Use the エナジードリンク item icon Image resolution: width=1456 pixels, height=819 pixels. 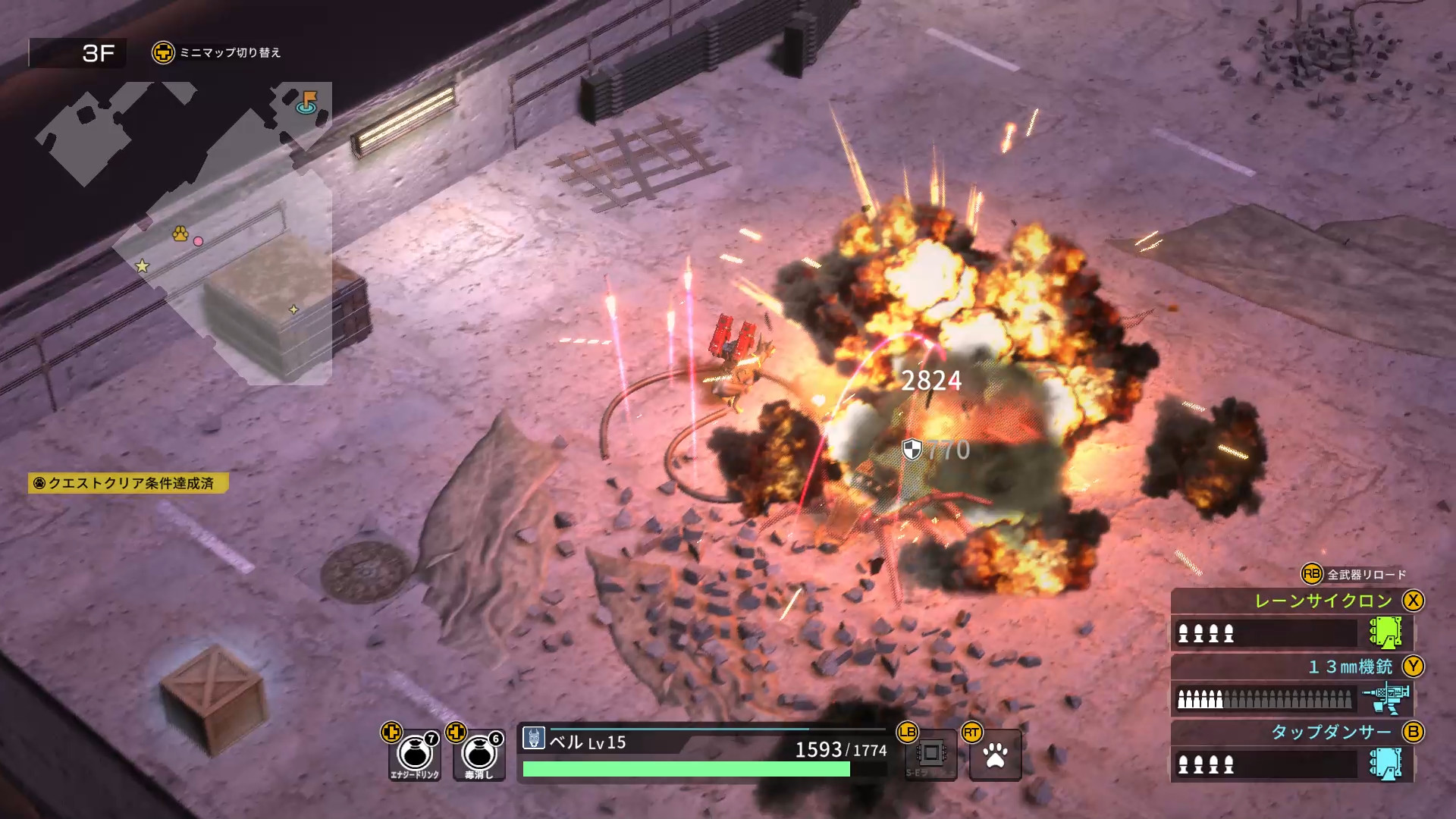tap(413, 753)
